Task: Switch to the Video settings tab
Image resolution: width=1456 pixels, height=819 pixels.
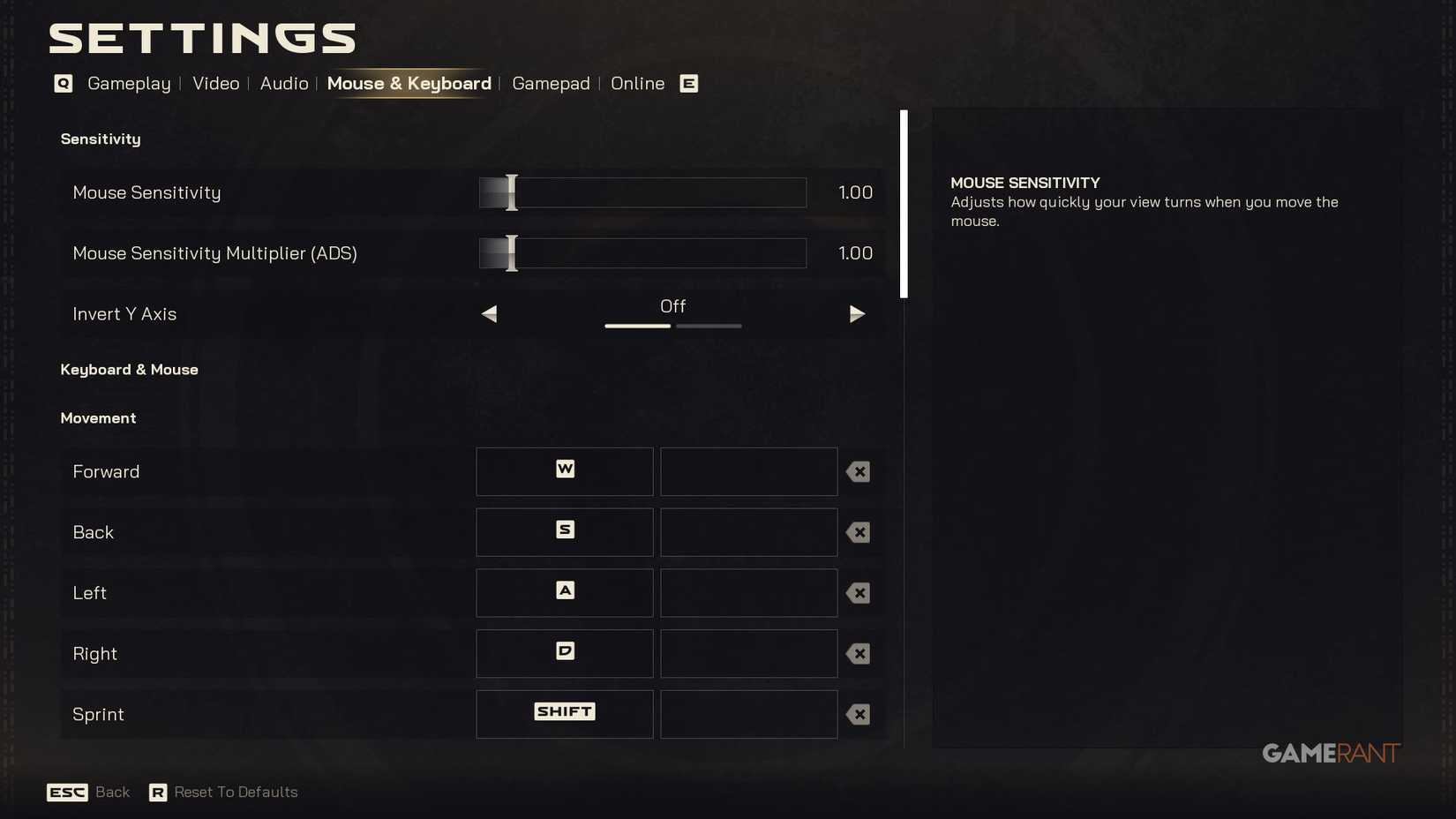Action: pyautogui.click(x=215, y=83)
